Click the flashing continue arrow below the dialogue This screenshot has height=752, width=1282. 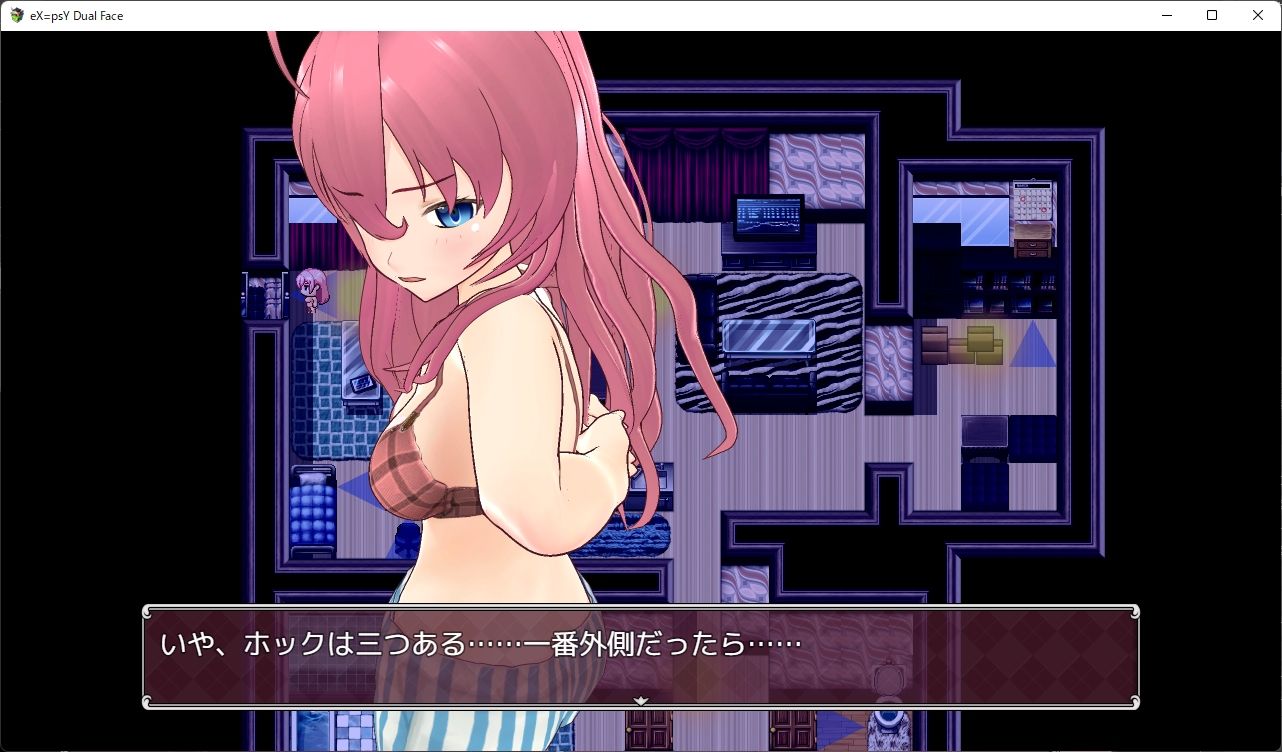tap(640, 700)
